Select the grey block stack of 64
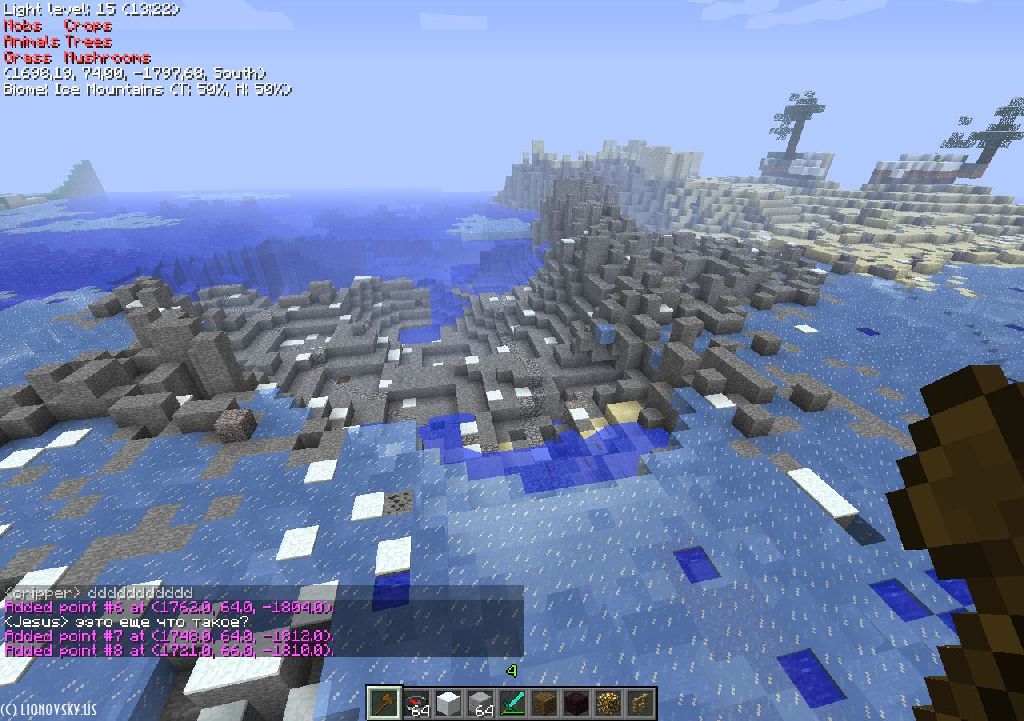1024x721 pixels. coord(480,703)
